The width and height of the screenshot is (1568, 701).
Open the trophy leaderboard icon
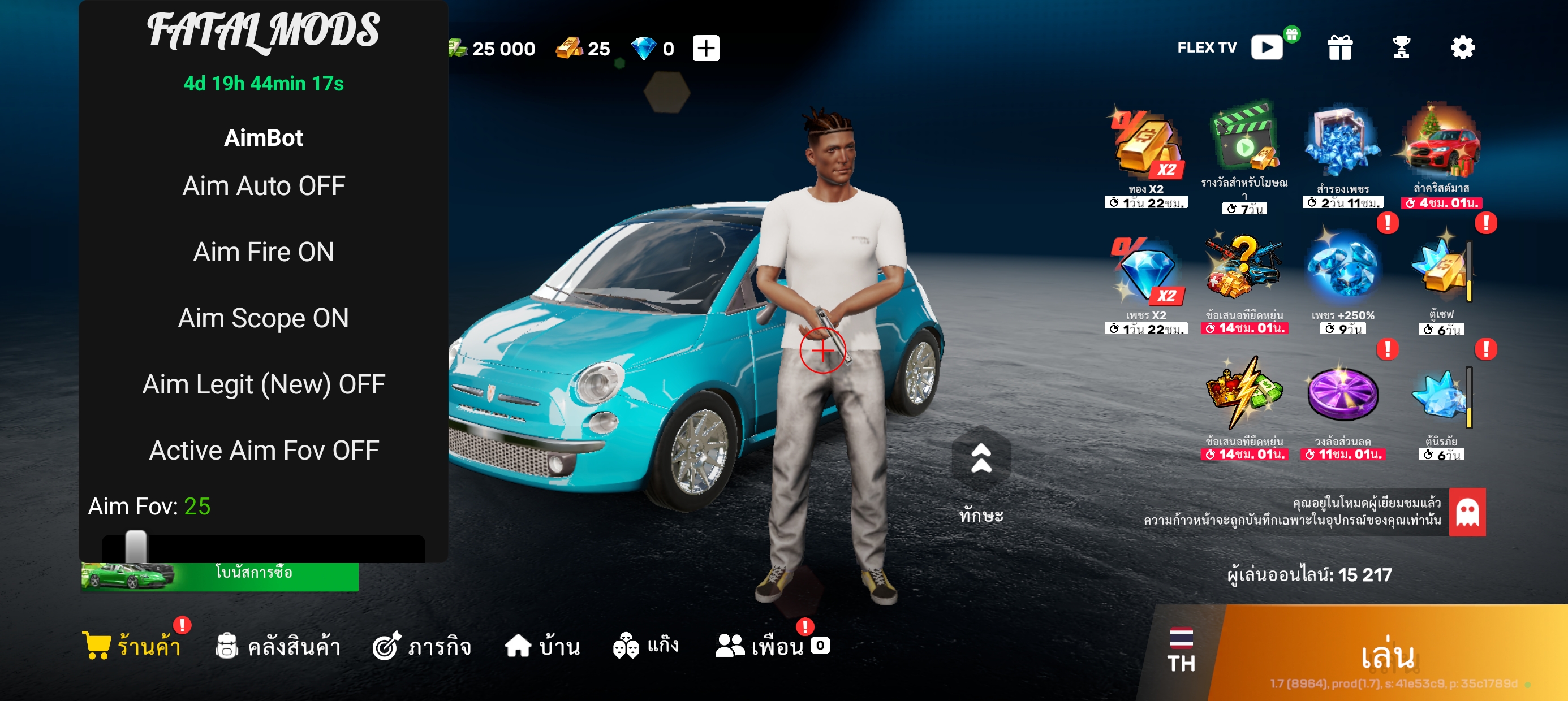coord(1401,47)
